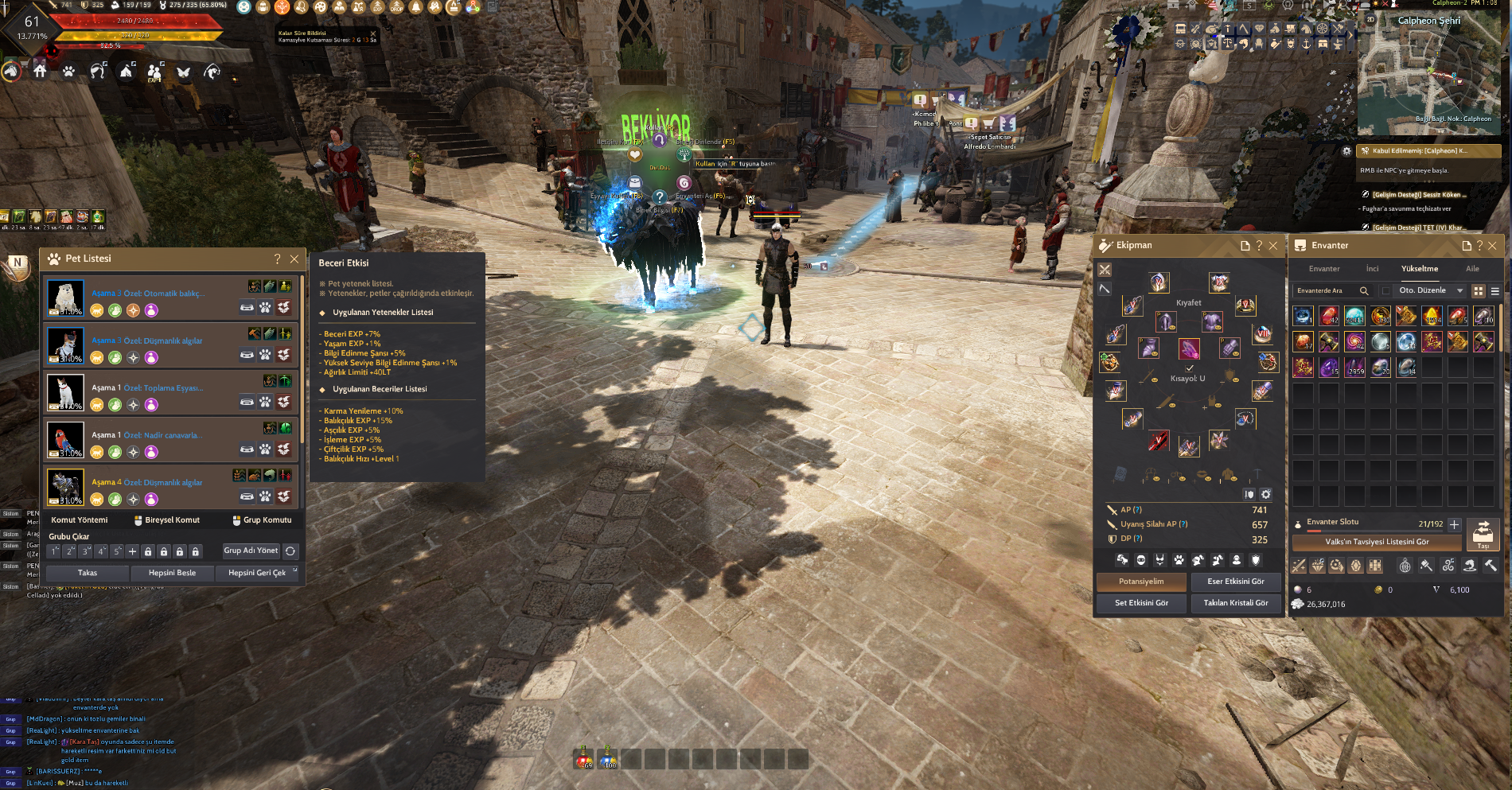
Task: Select Grup Komutu in the Pet Listesi
Action: click(267, 520)
